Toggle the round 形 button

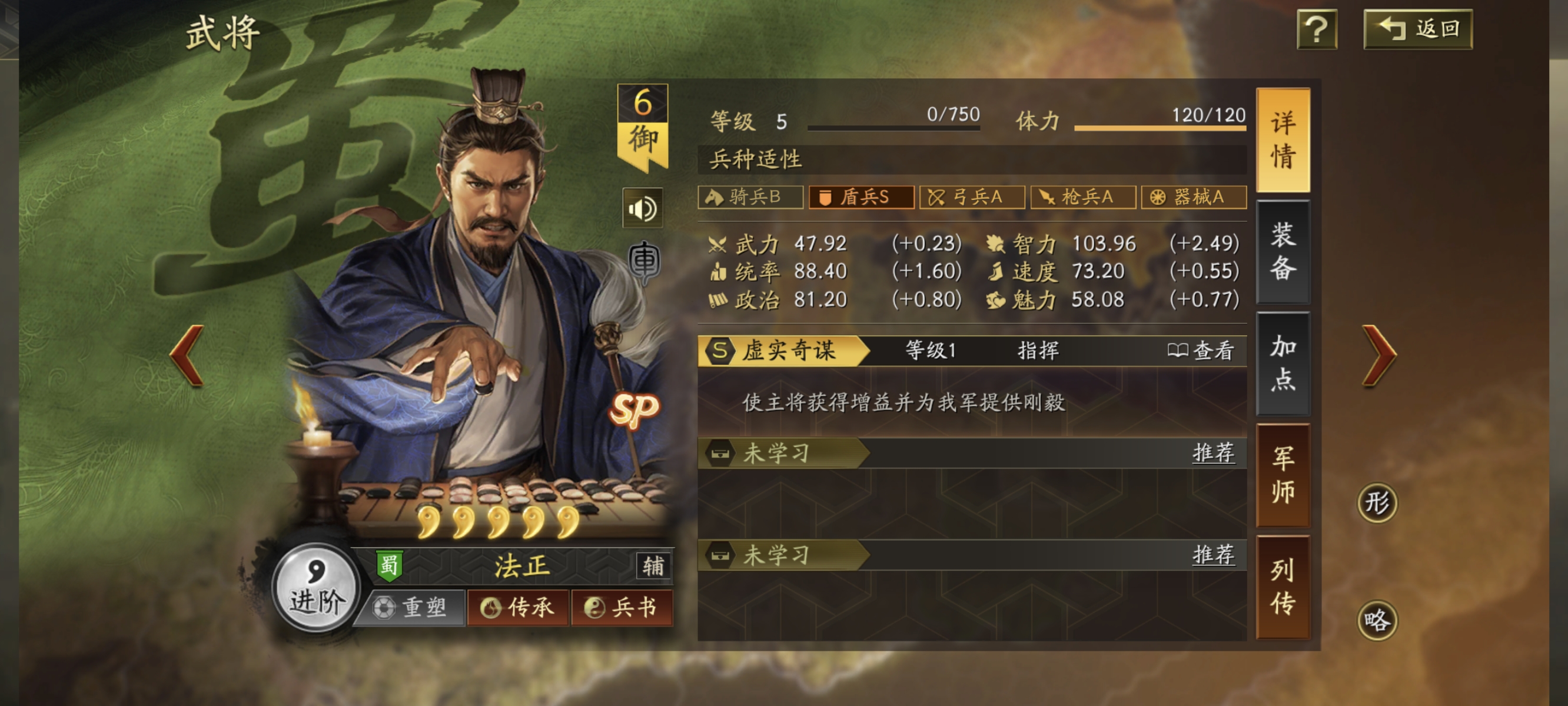[1377, 502]
